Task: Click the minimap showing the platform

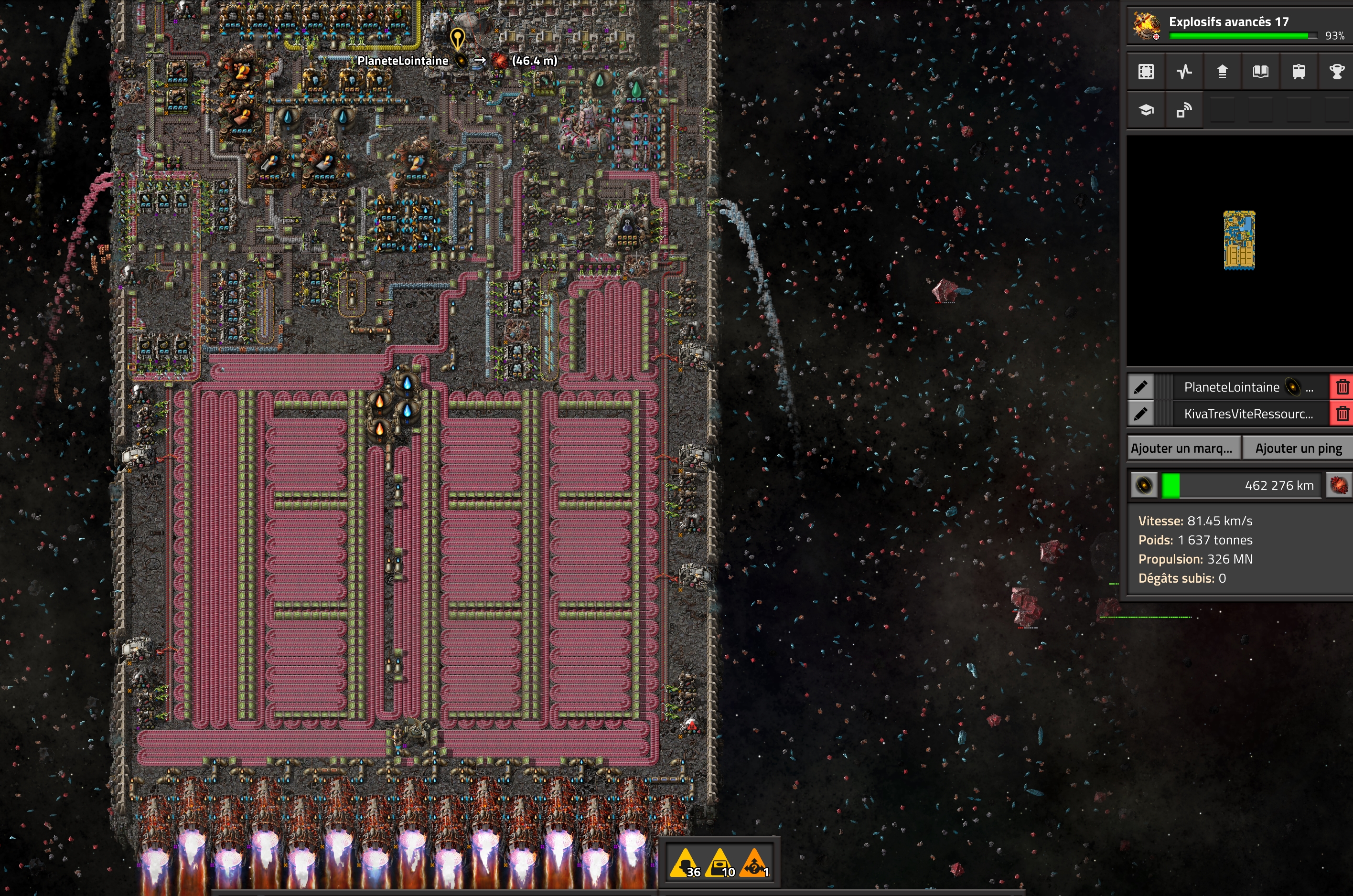Action: 1239,240
